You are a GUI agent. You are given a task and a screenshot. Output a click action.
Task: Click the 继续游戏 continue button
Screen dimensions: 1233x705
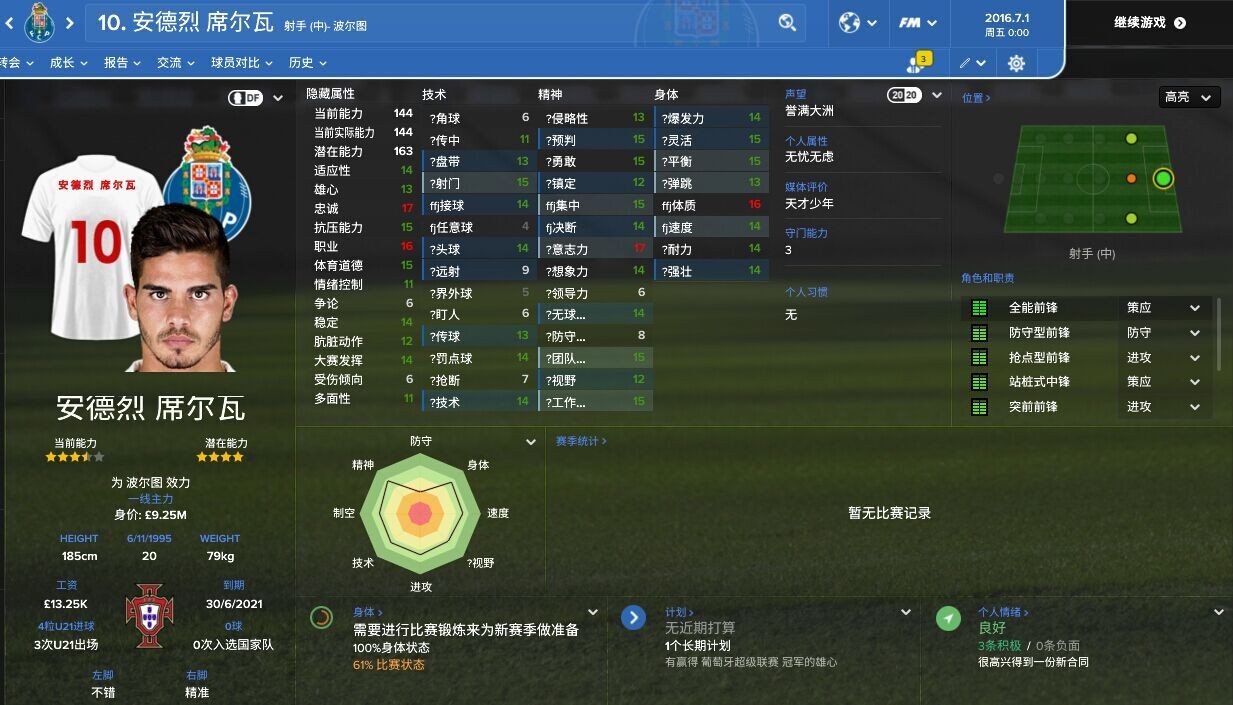point(1149,22)
